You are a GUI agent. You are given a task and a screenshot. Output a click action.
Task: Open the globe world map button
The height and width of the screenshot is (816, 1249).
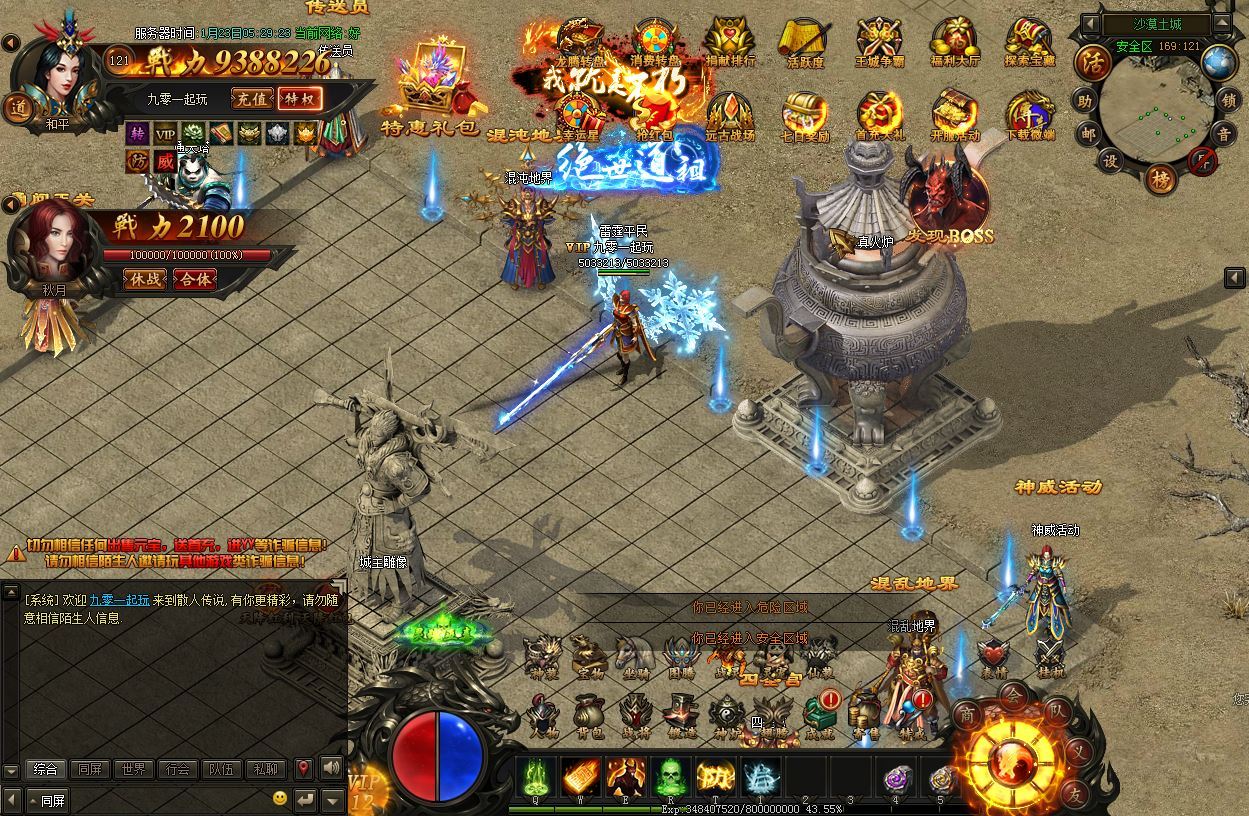[1219, 62]
